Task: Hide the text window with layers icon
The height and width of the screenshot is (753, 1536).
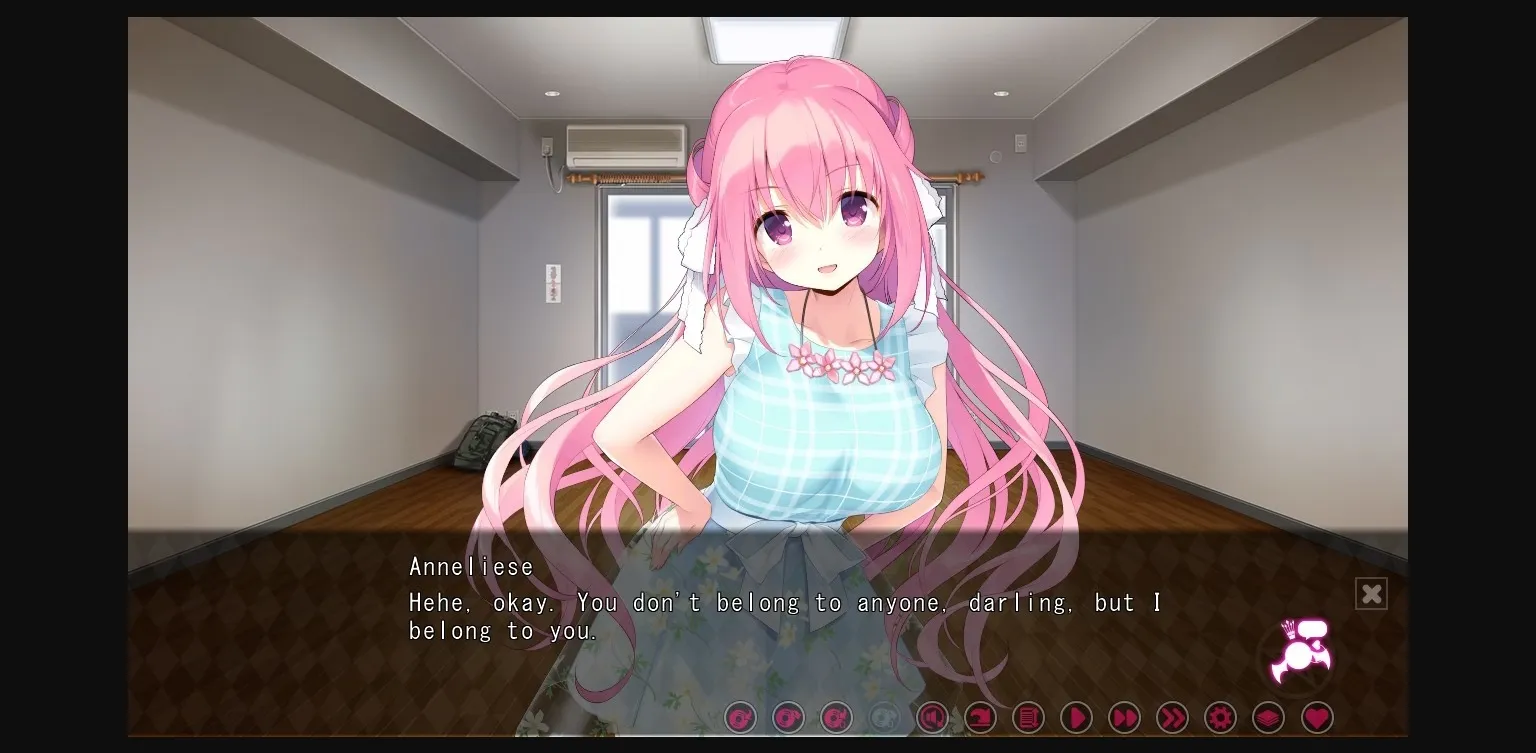Action: pos(1268,717)
